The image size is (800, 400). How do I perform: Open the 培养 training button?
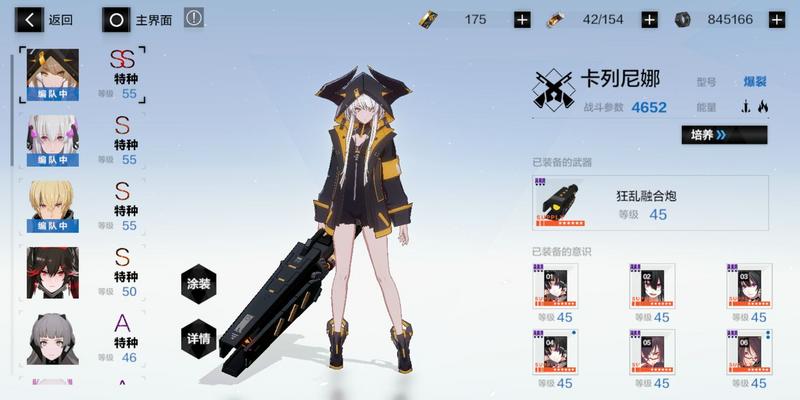724,135
